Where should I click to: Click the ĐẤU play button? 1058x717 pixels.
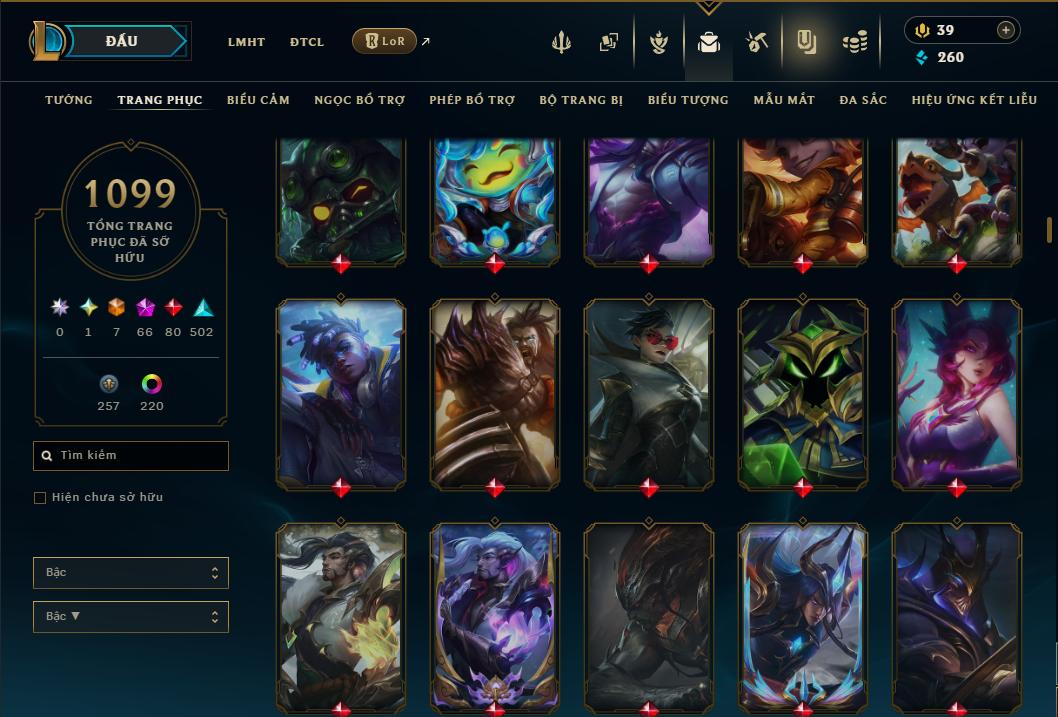122,41
